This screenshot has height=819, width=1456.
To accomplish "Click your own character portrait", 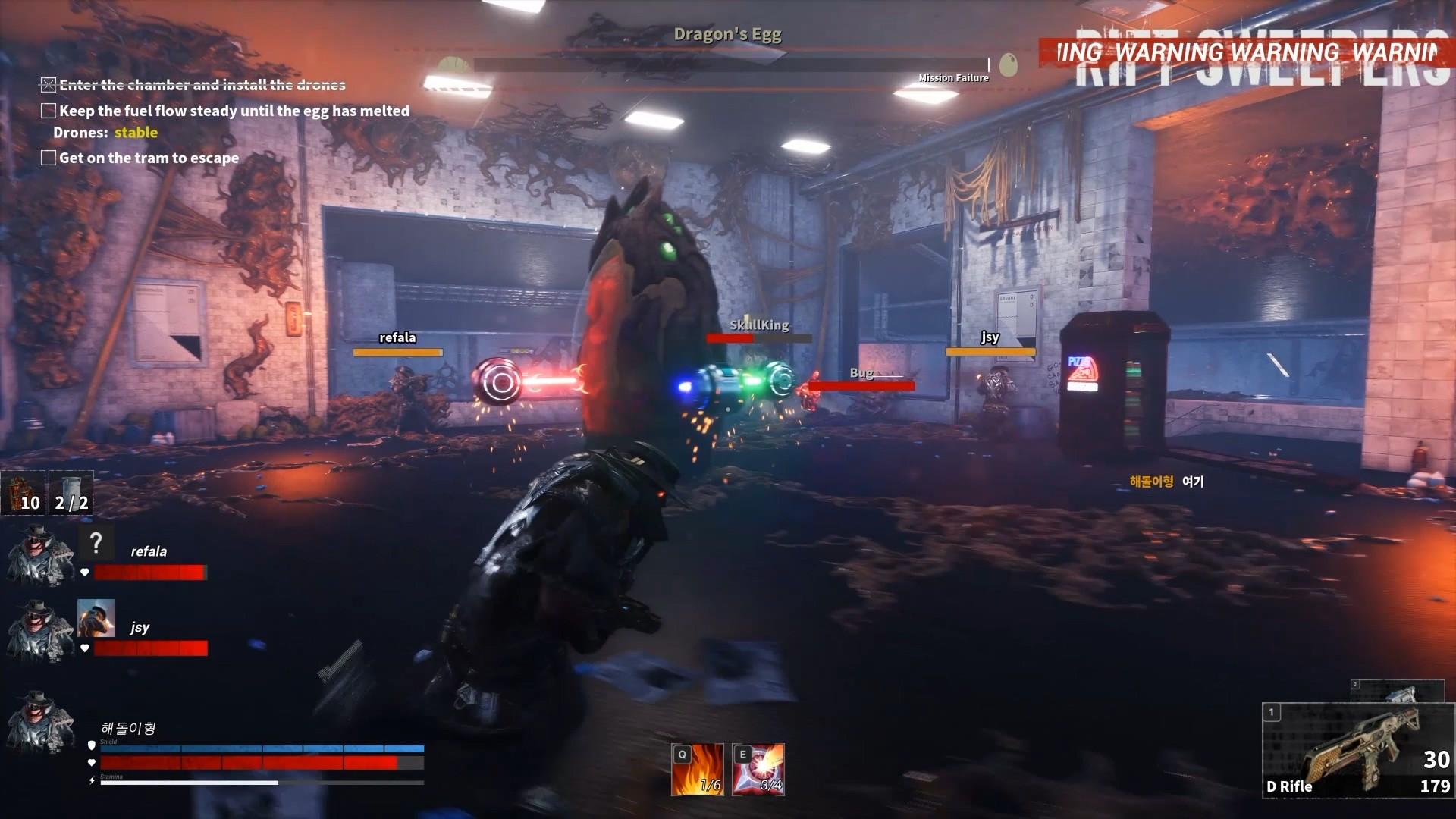I will (39, 720).
